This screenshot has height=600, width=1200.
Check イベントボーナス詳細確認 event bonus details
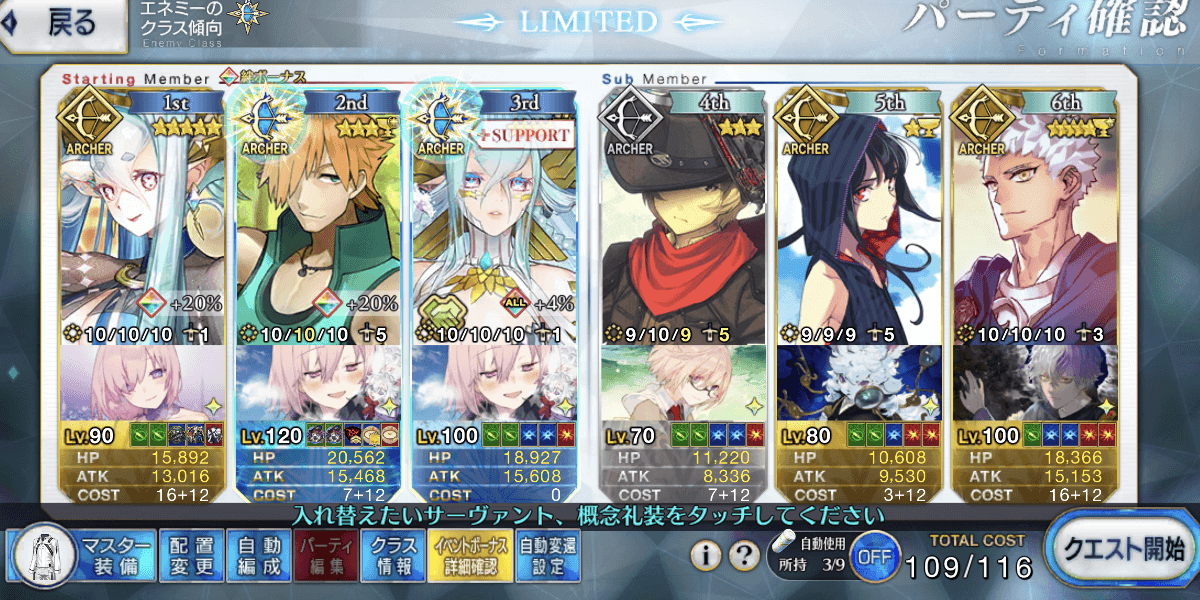[470, 555]
